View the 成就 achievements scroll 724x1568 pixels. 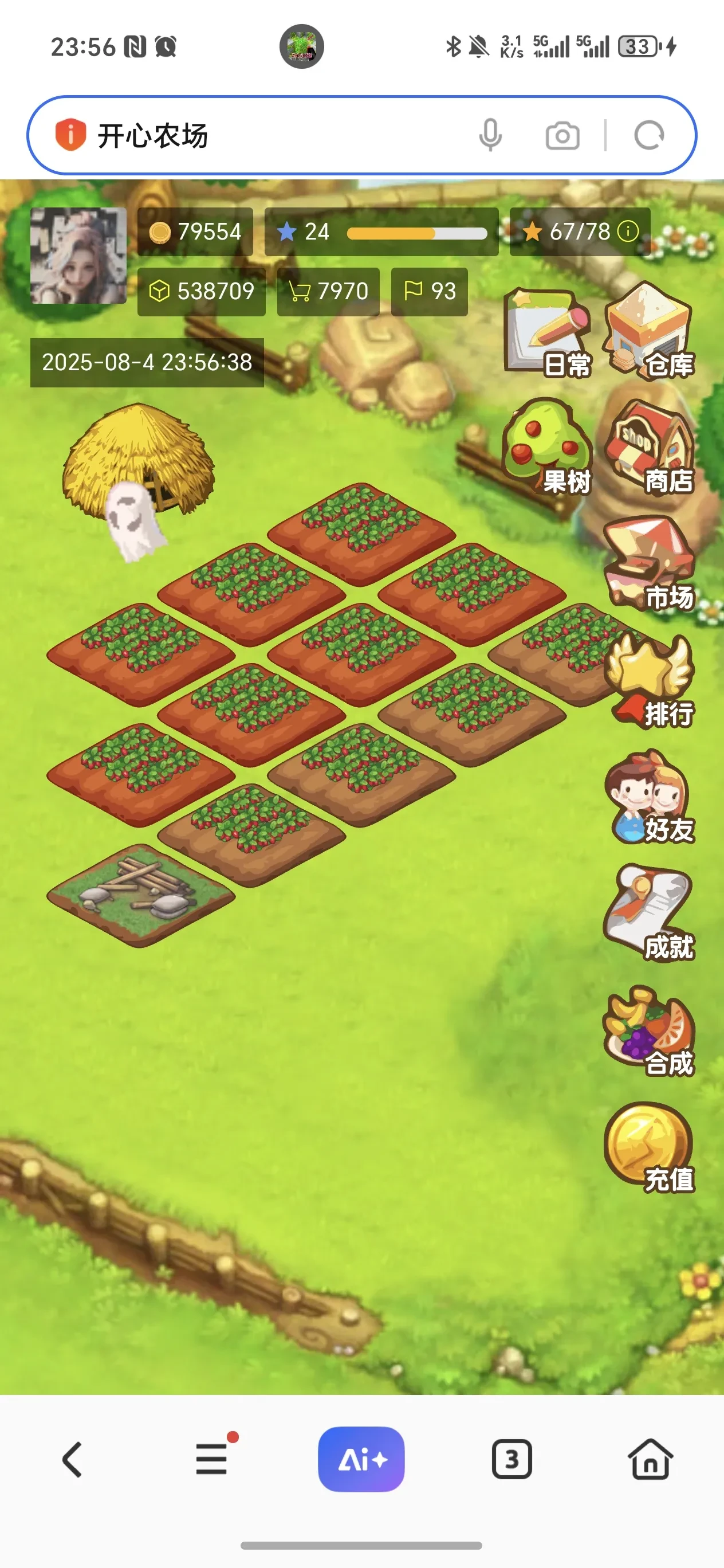(x=650, y=912)
